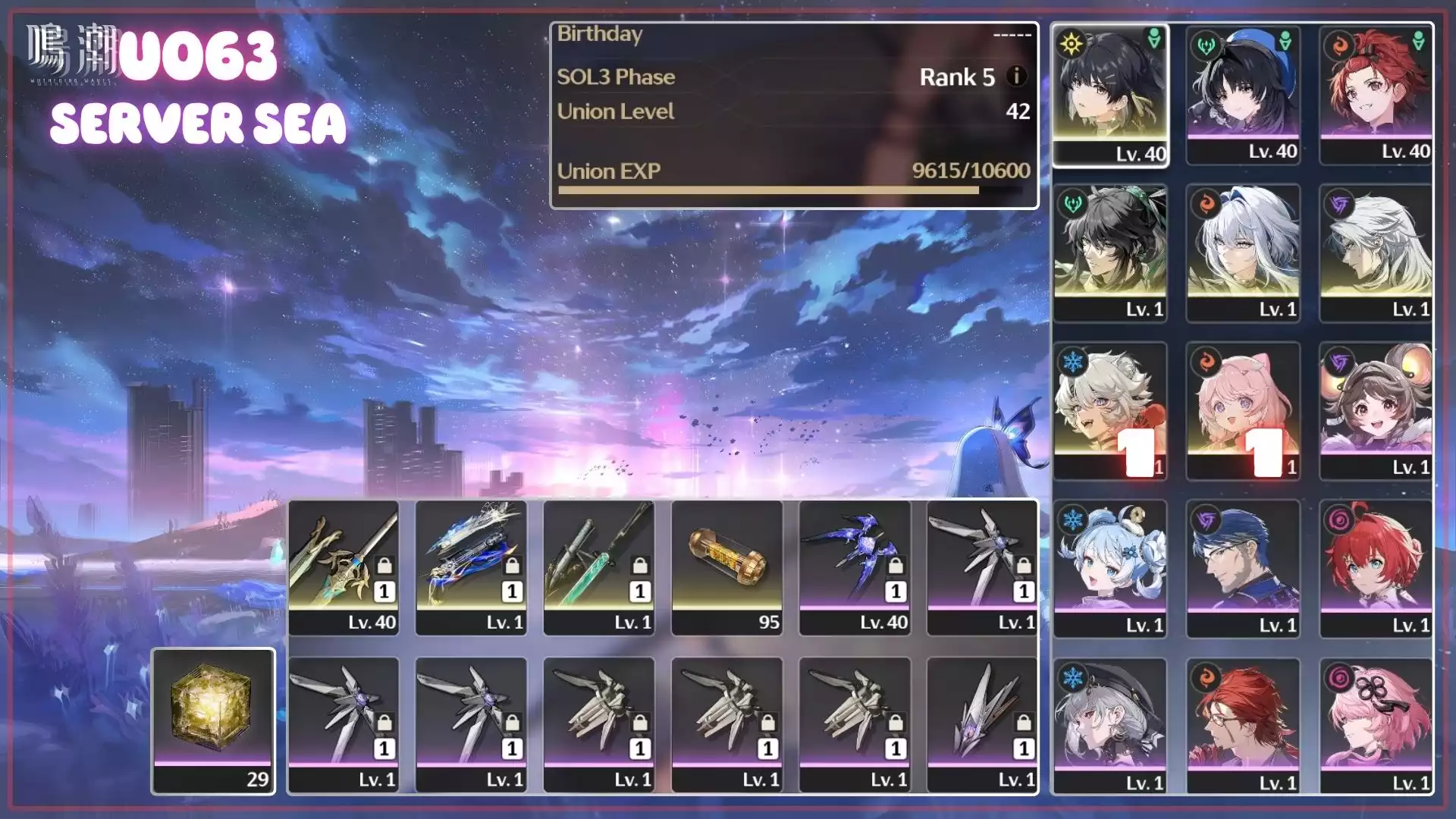Select the Spectro Rover portrait at Lv. 40

click(x=1110, y=95)
